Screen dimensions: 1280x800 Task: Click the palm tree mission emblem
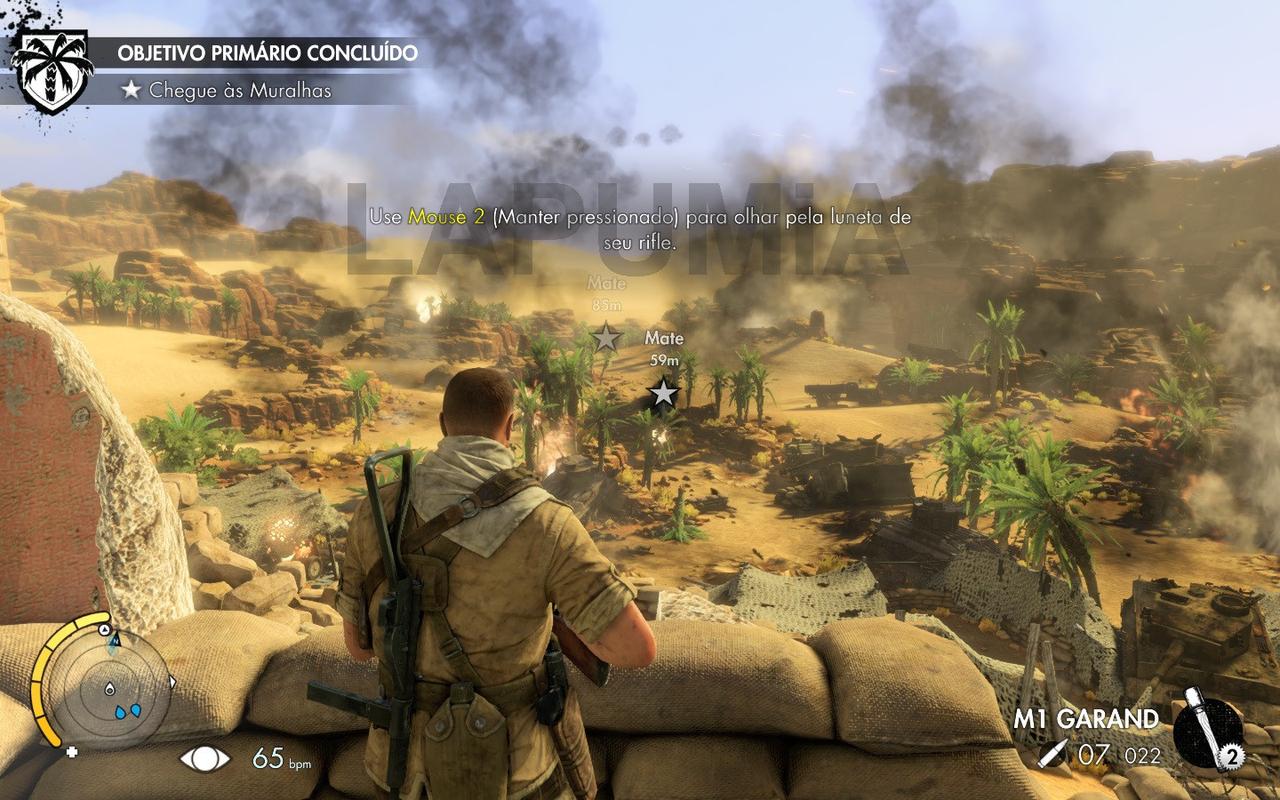53,70
